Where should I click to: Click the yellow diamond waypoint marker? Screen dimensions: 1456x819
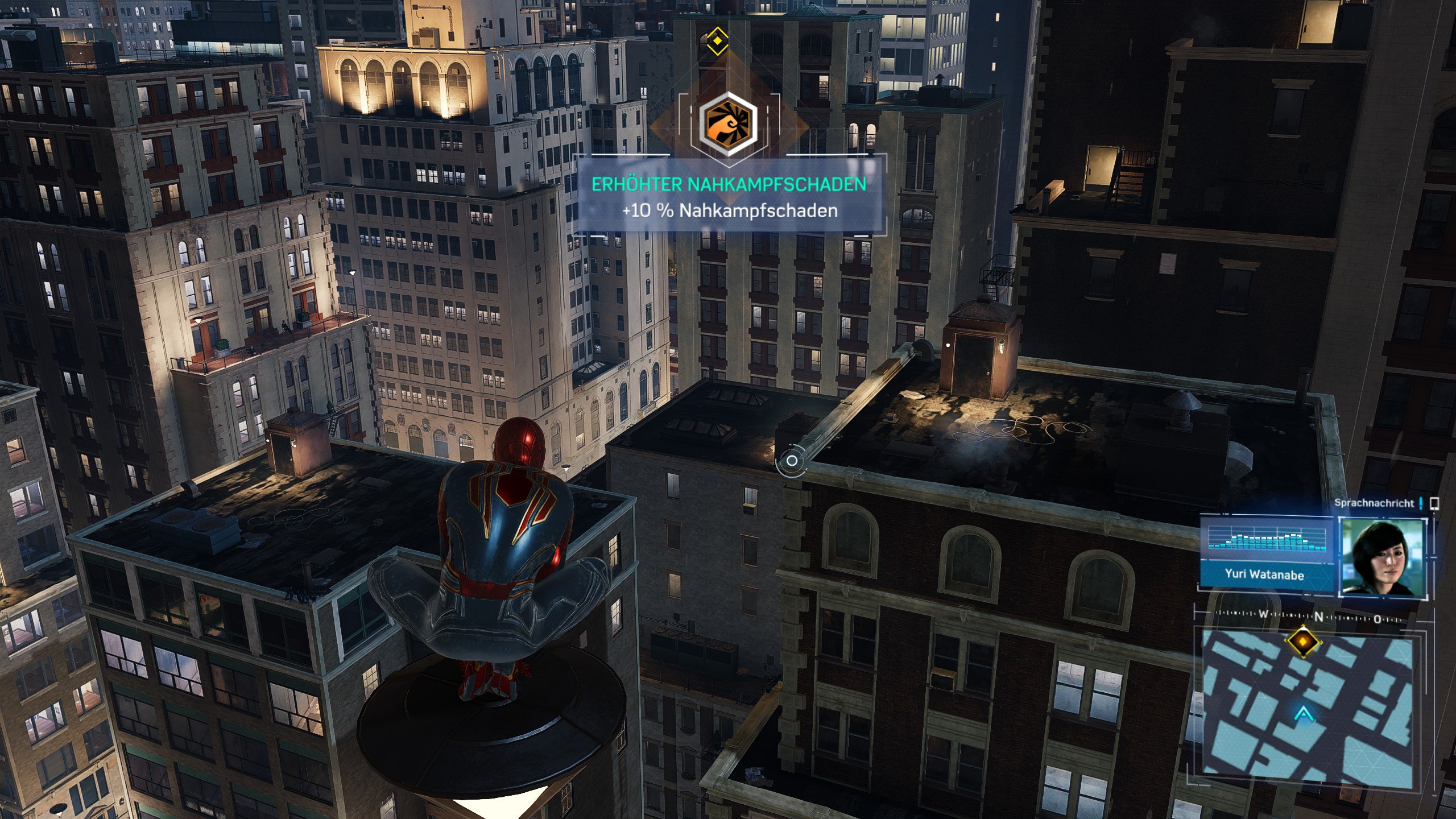718,41
